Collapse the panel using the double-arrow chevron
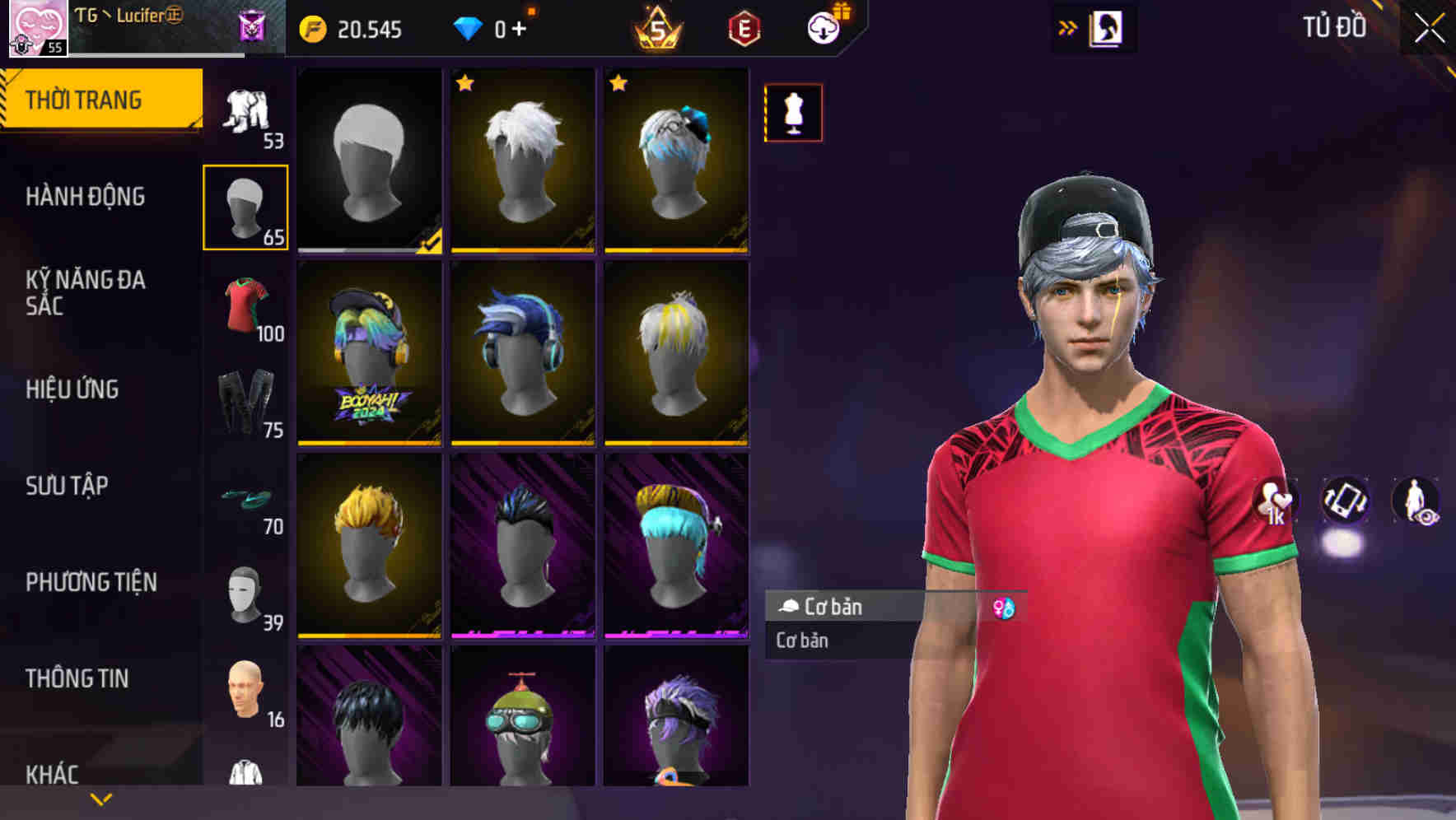The height and width of the screenshot is (820, 1456). click(1068, 26)
